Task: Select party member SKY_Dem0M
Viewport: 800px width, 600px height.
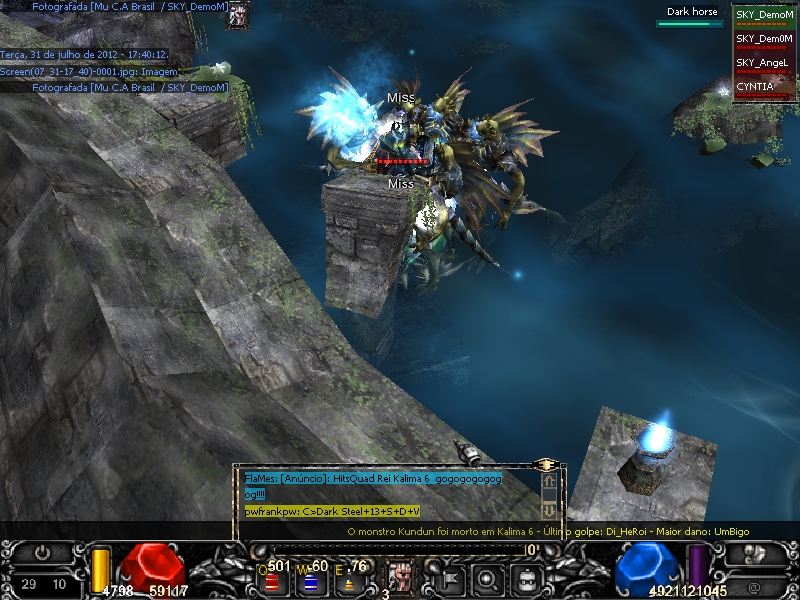Action: point(764,39)
